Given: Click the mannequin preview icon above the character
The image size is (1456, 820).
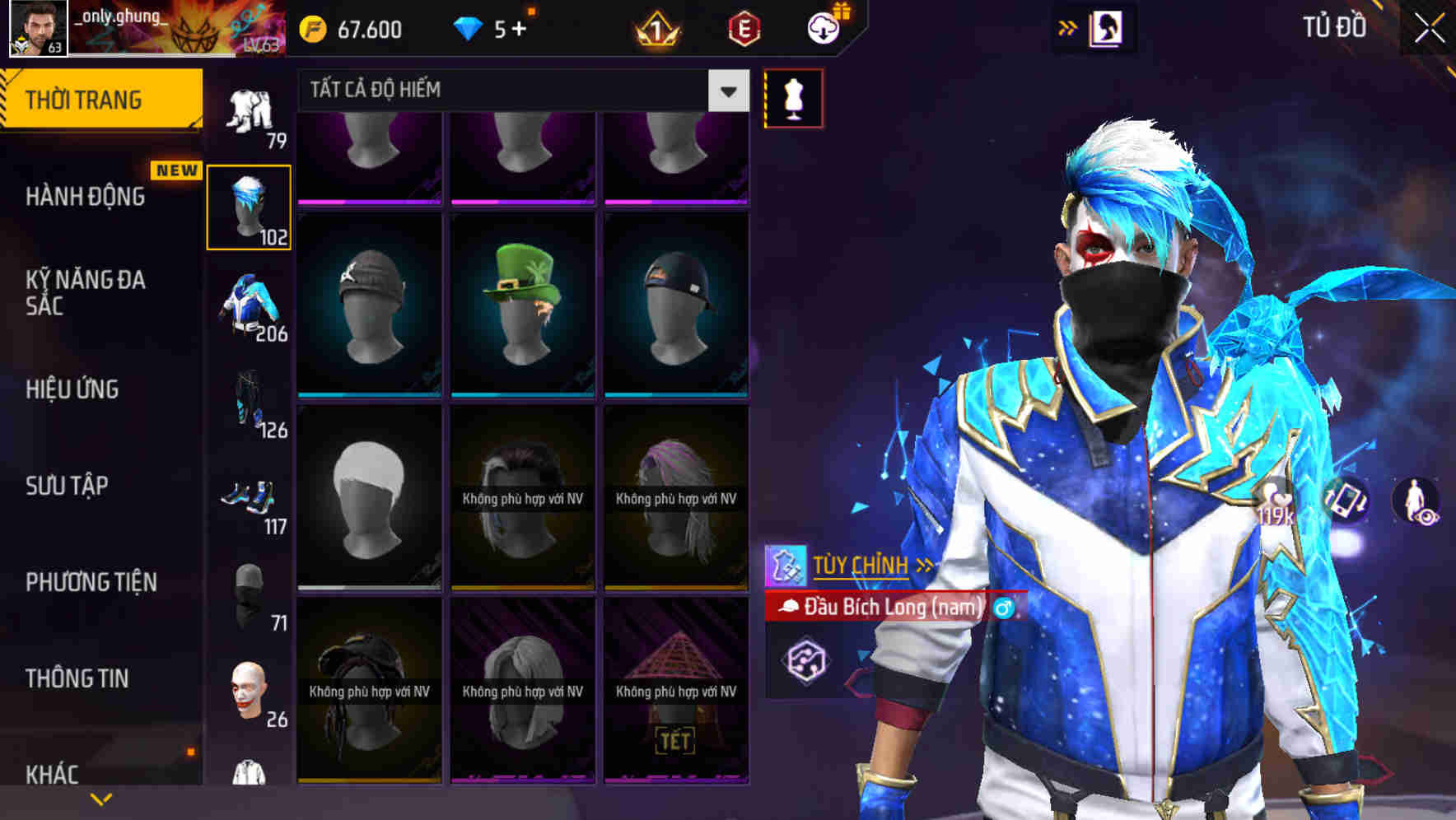Looking at the screenshot, I should [x=792, y=97].
